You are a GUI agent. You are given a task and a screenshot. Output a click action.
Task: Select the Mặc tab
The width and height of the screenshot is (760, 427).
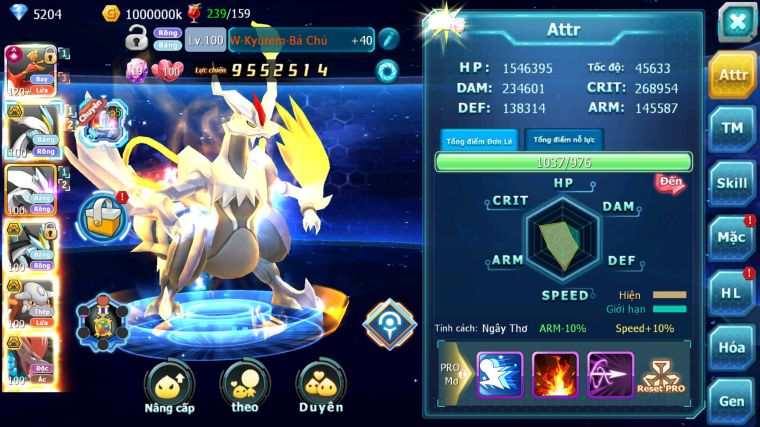pos(733,238)
